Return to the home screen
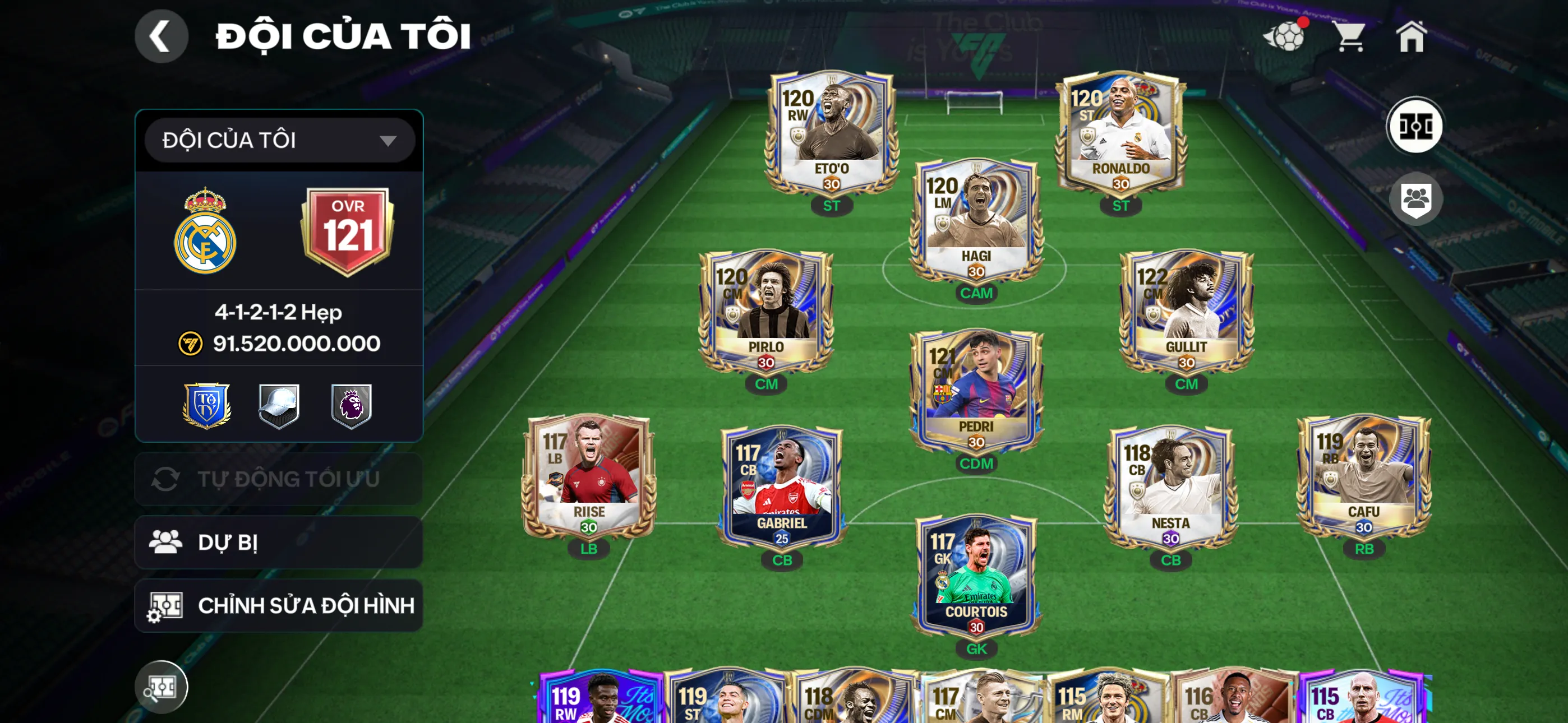 click(1410, 36)
